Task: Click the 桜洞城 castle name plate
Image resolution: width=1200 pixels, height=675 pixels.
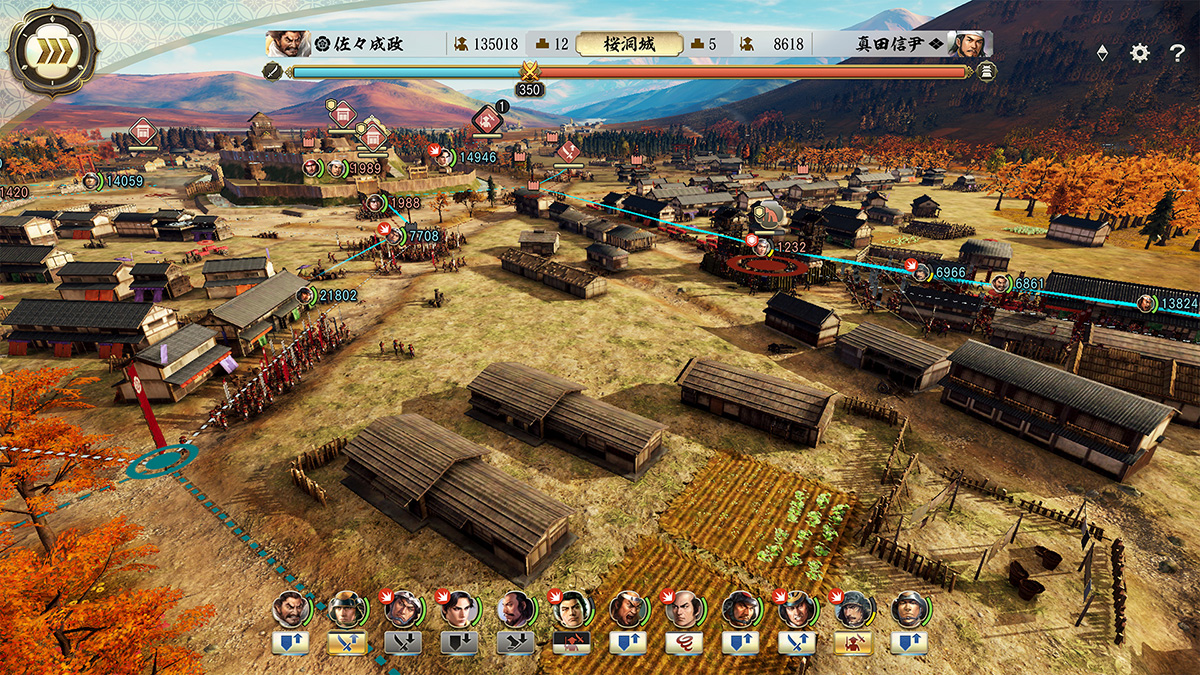Action: 629,44
